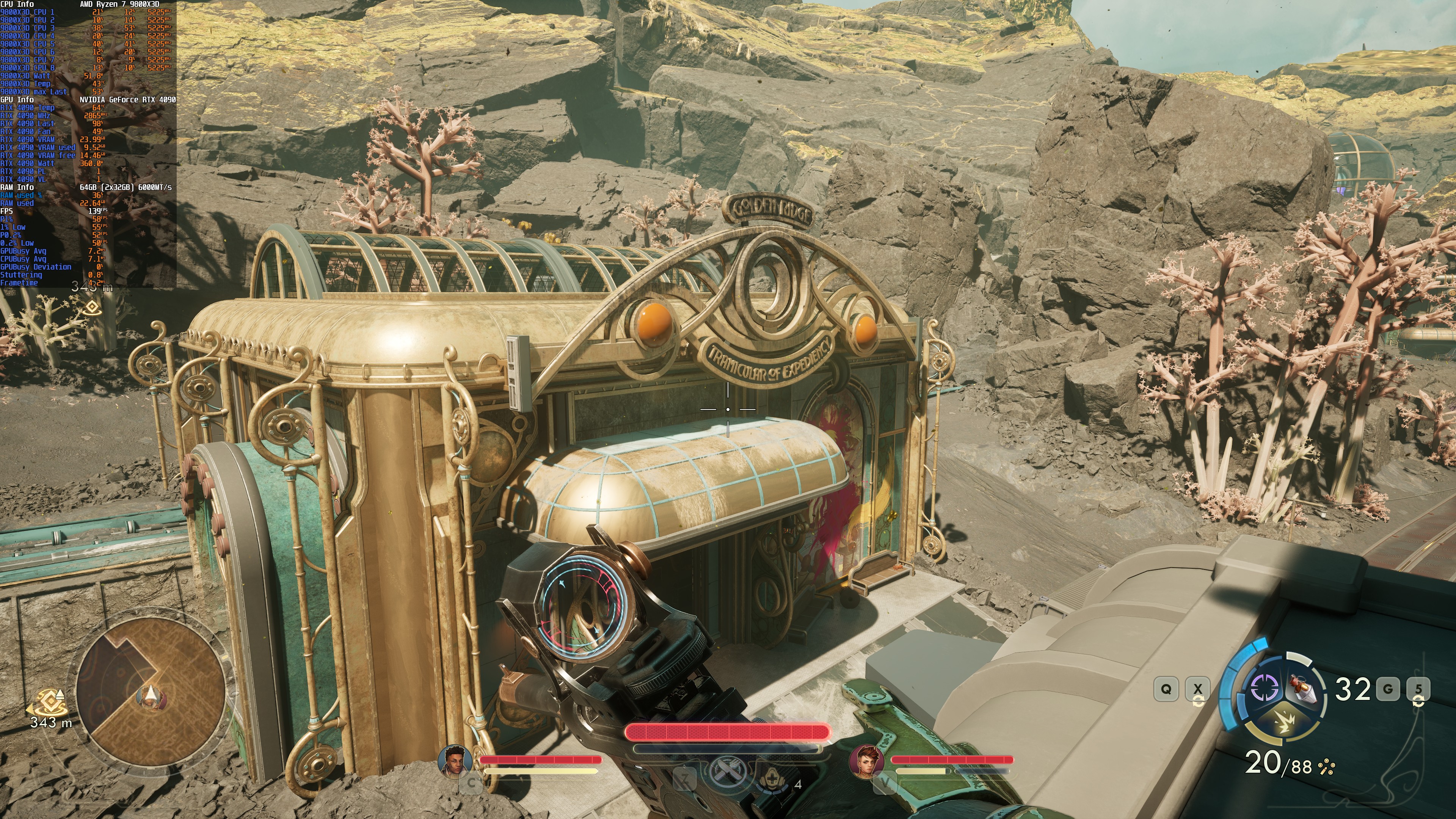
Task: Expand the CPU Info section of the overlay
Action: tap(17, 5)
